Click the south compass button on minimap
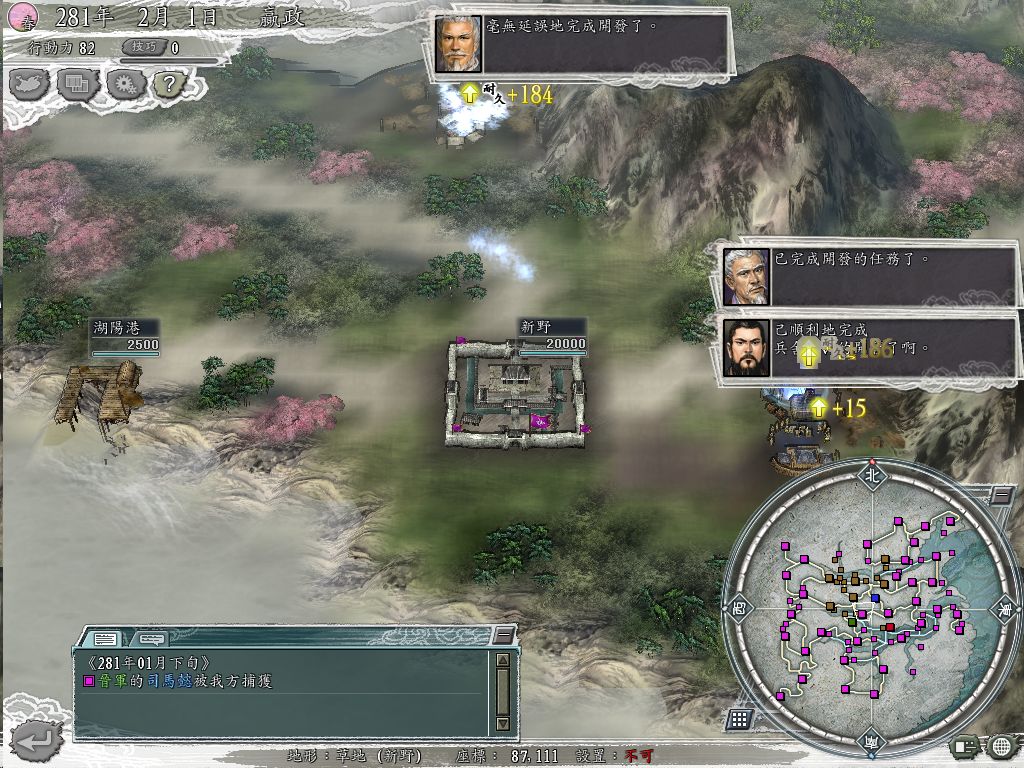 point(871,740)
